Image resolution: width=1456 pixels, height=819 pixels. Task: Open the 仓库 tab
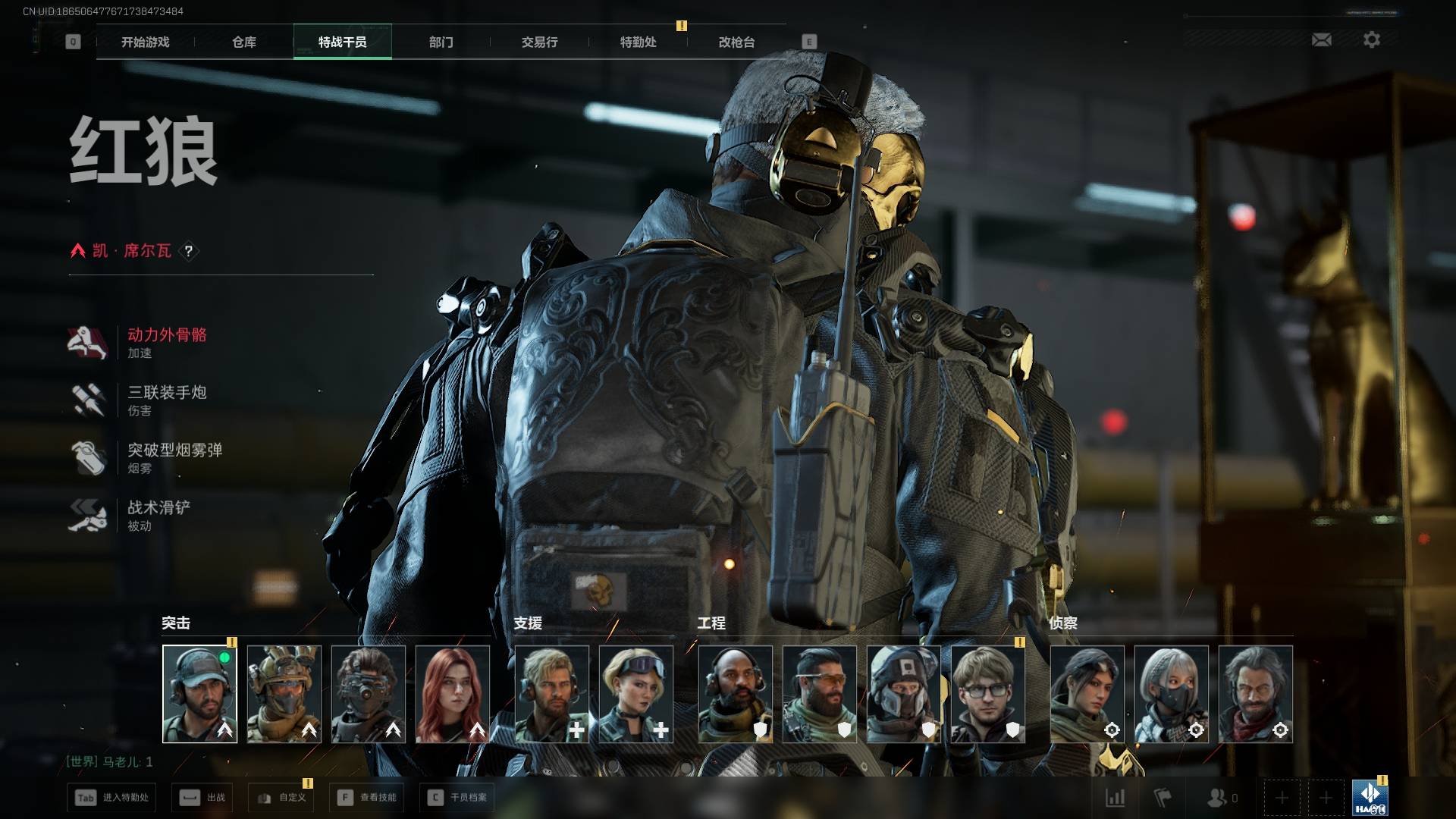(x=244, y=42)
